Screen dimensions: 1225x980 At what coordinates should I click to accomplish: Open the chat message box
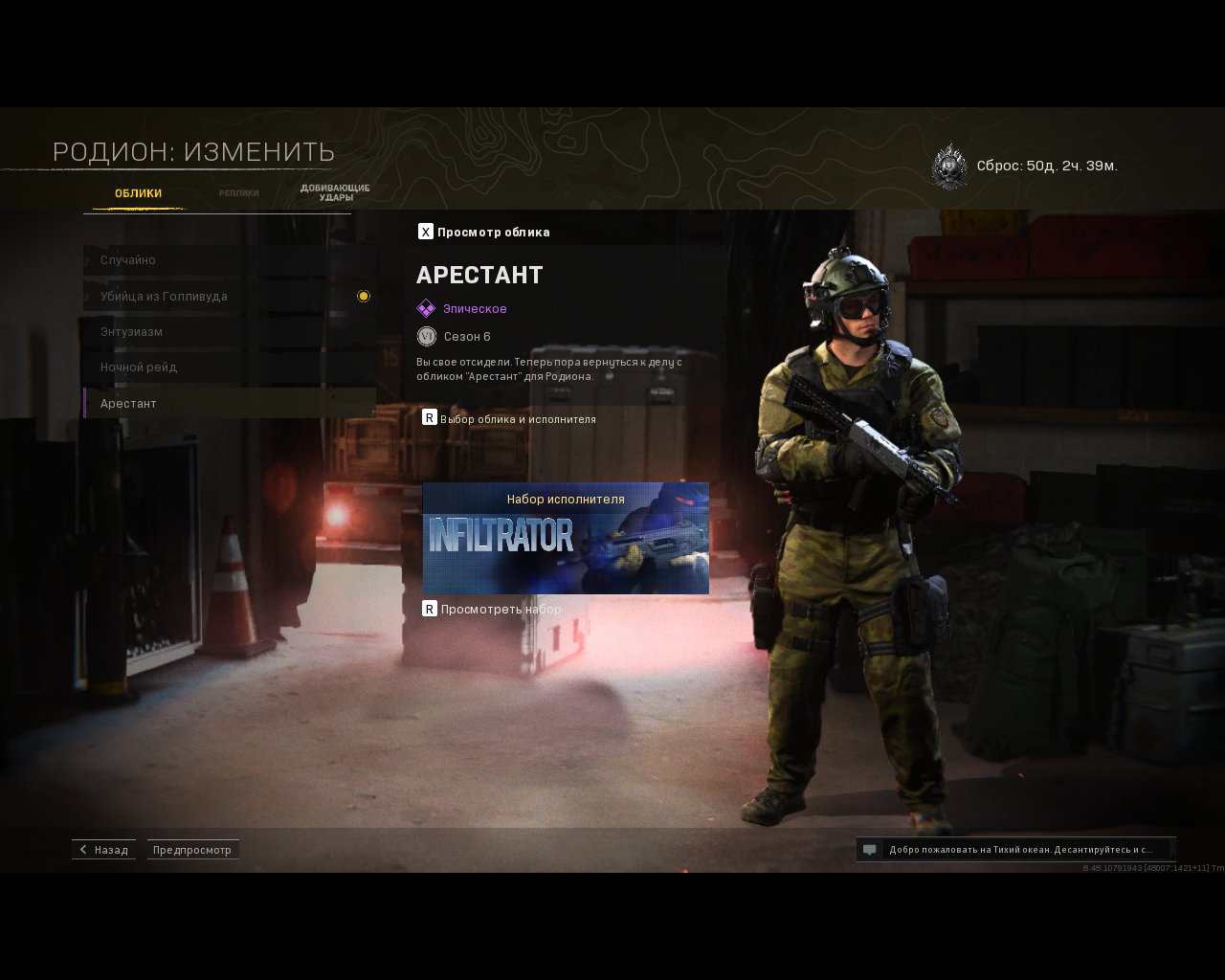[x=1015, y=850]
